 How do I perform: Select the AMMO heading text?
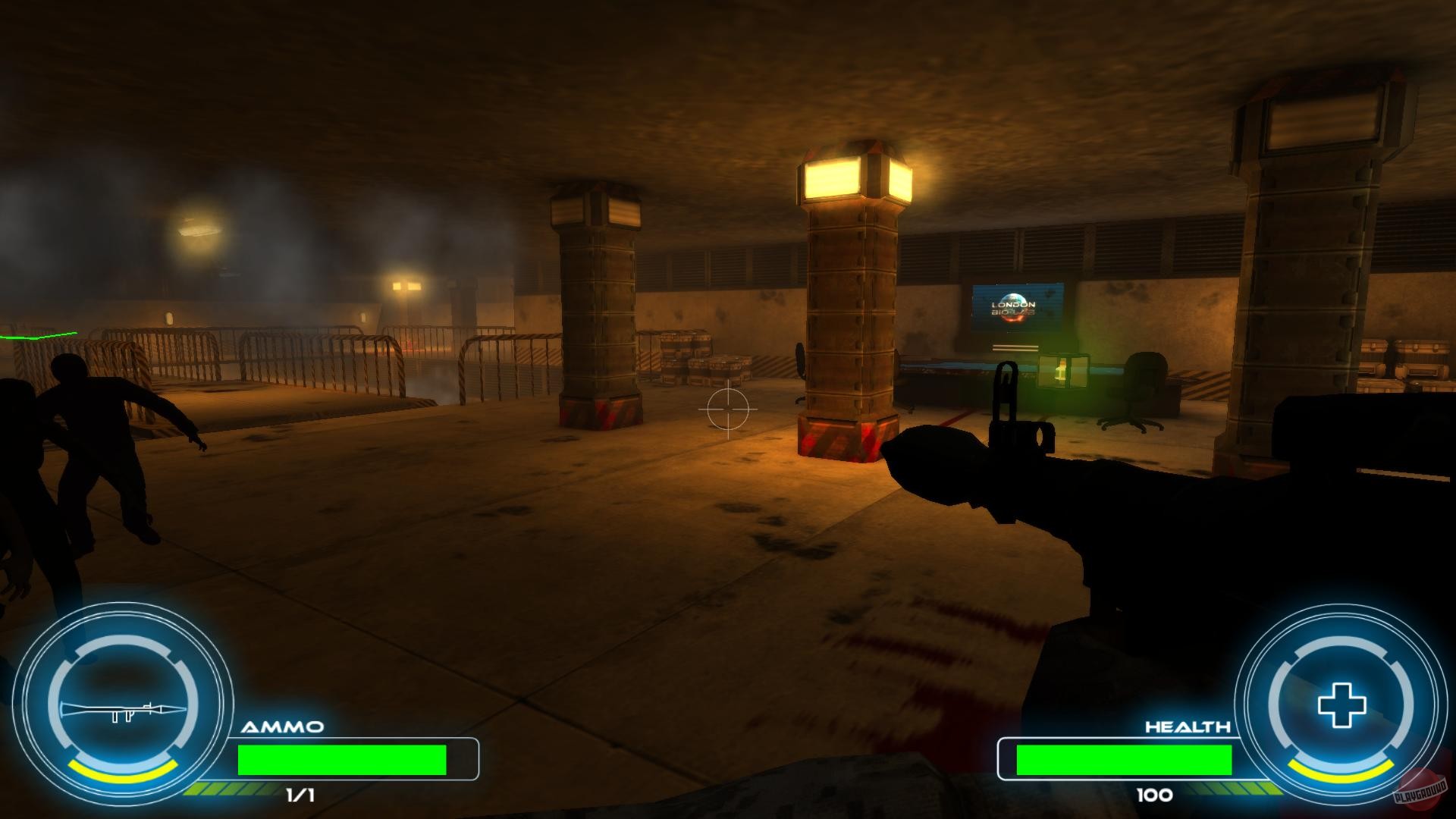pyautogui.click(x=284, y=724)
